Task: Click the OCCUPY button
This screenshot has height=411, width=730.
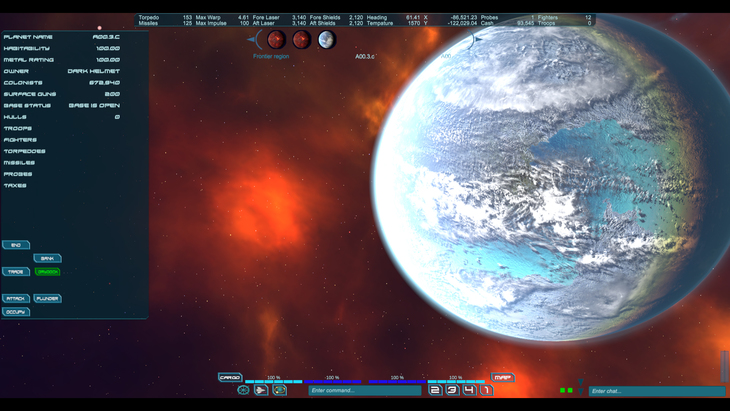Action: (16, 312)
